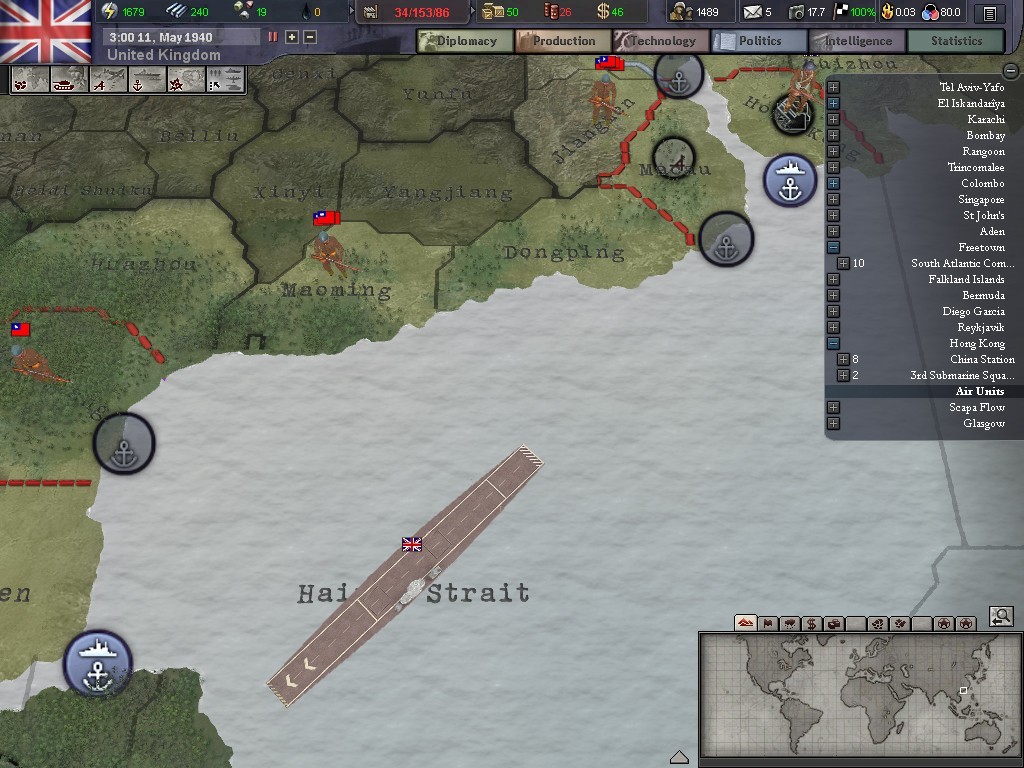The image size is (1024, 768).
Task: Decrease game speed with the minus button
Action: (310, 37)
